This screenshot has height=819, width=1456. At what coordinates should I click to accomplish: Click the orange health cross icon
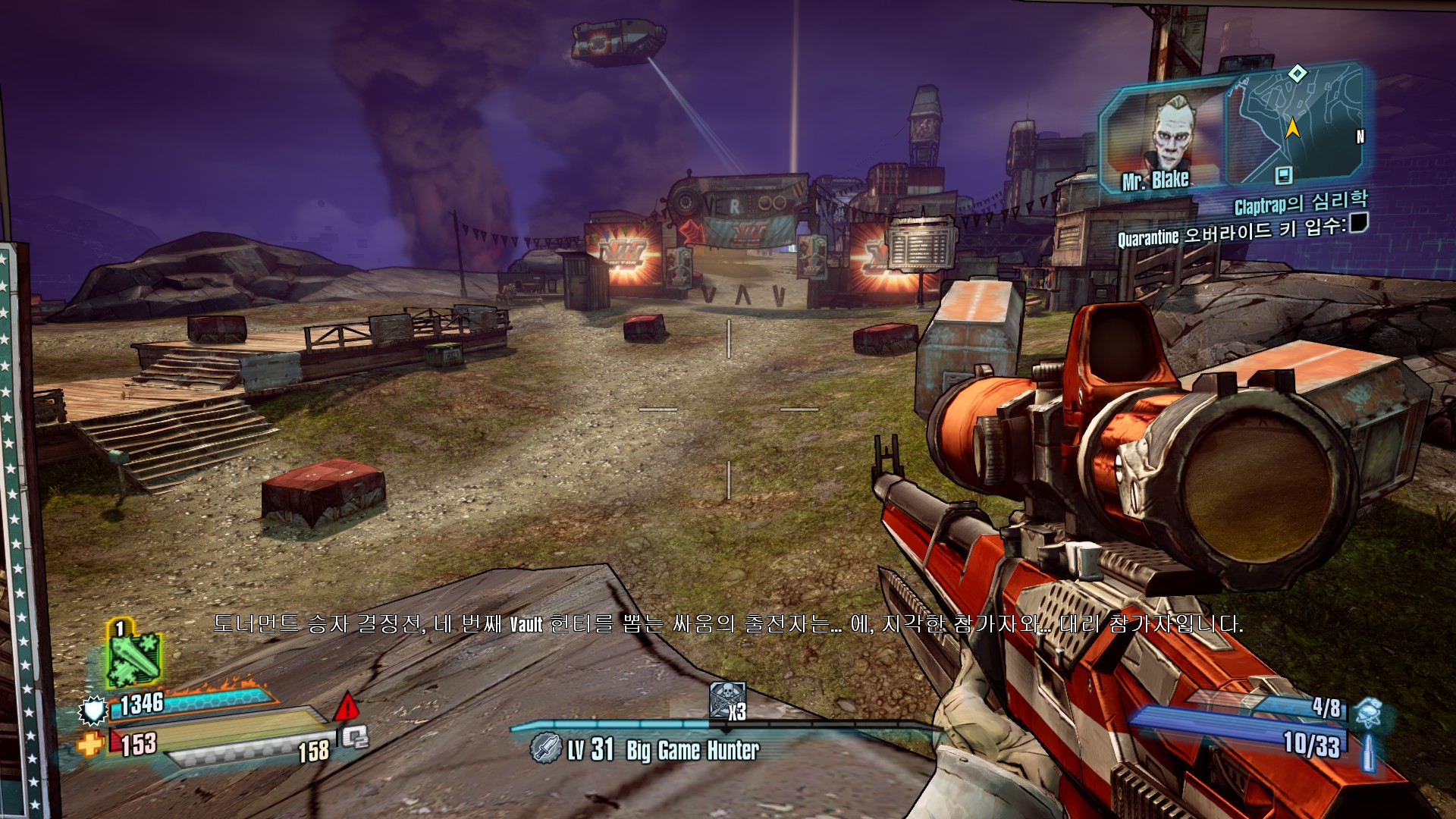tap(89, 745)
